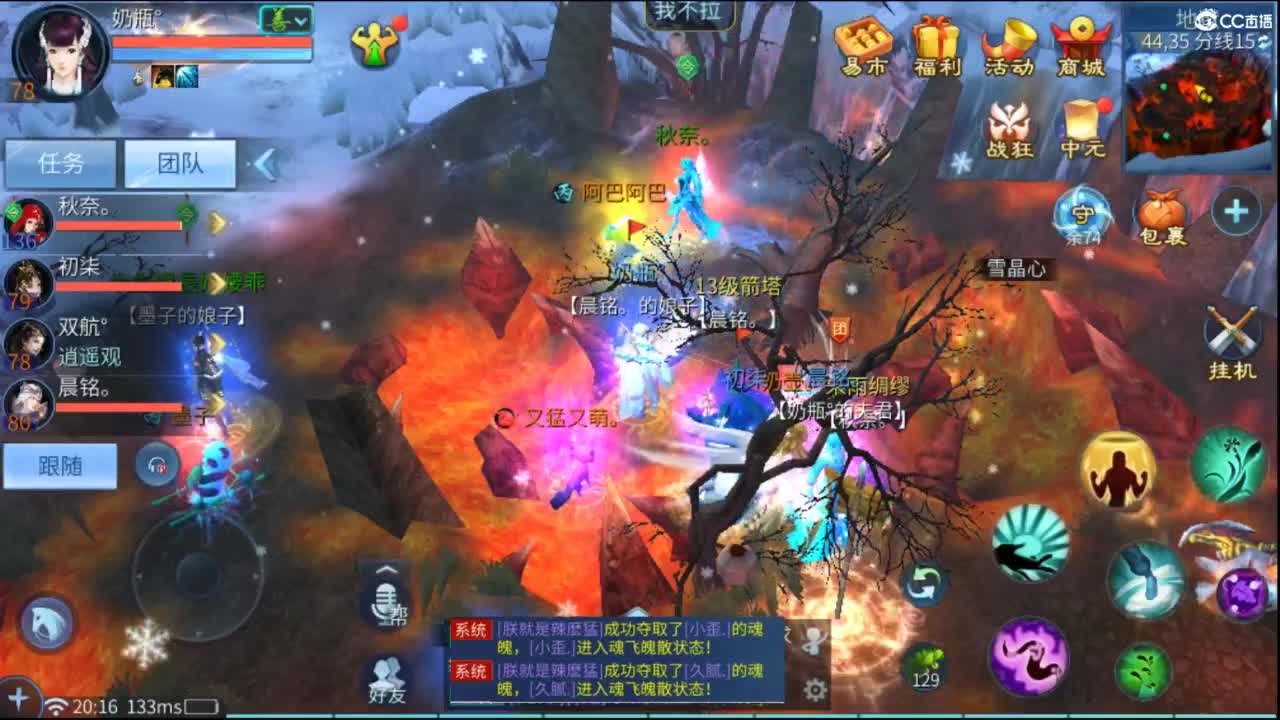Click the 我不拉 banner message

(688, 13)
